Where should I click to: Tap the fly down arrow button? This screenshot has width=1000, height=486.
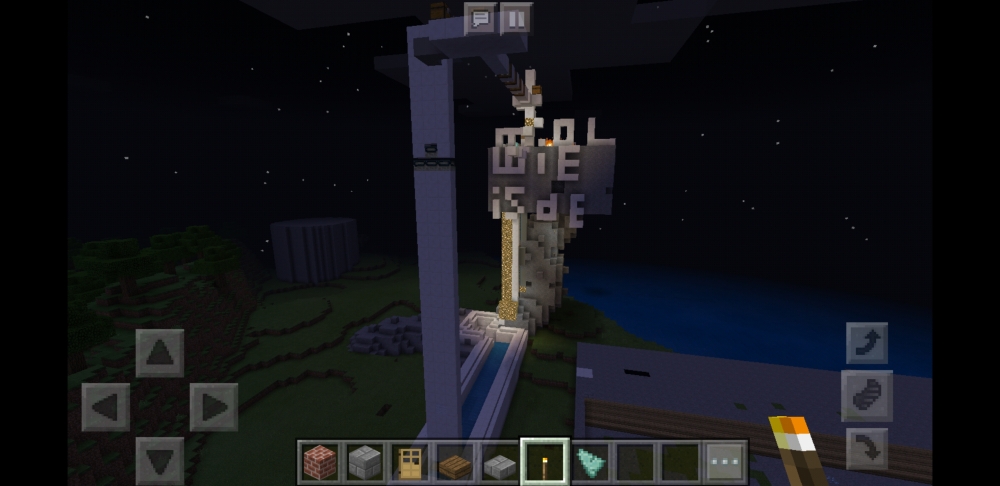(x=866, y=448)
